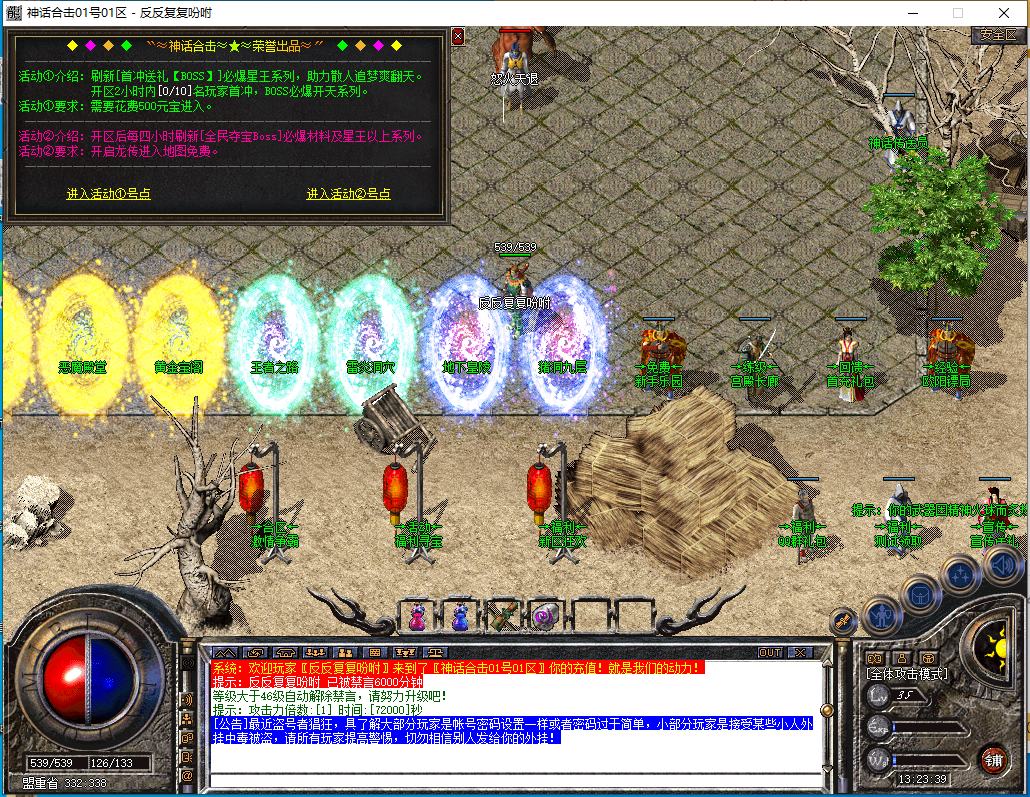Minimize the game window
1030x797 pixels.
911,12
